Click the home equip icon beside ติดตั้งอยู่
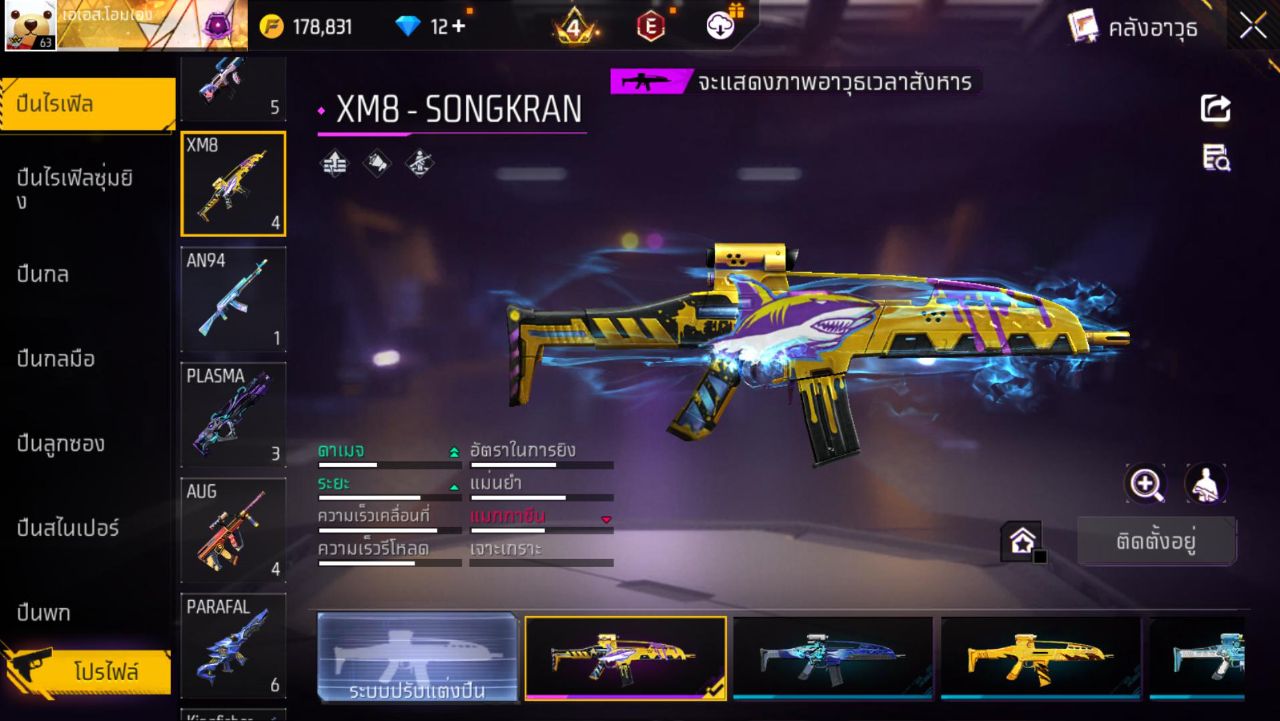Image resolution: width=1280 pixels, height=721 pixels. click(x=1022, y=539)
